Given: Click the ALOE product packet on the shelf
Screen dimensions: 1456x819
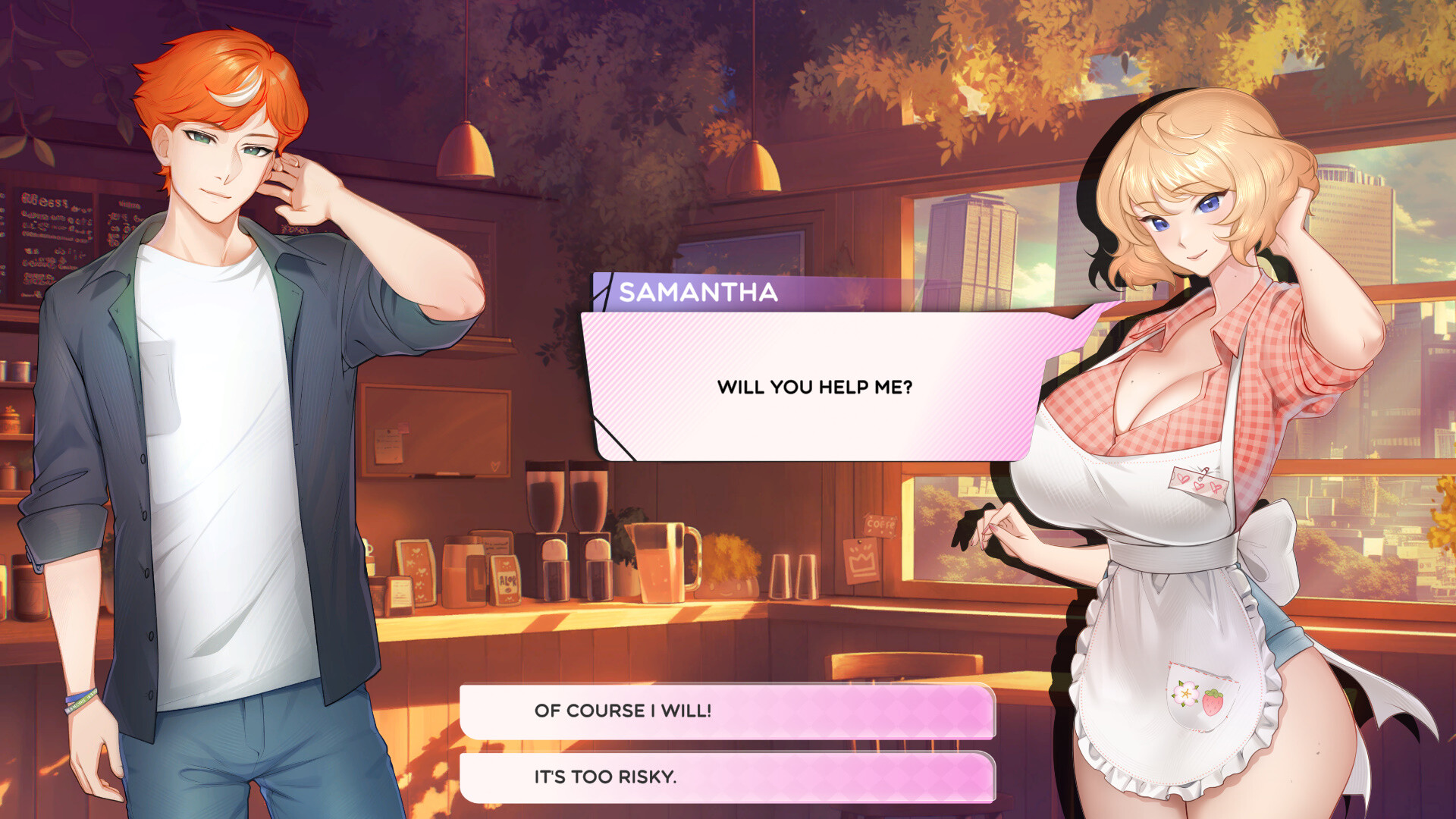Looking at the screenshot, I should click(x=506, y=581).
